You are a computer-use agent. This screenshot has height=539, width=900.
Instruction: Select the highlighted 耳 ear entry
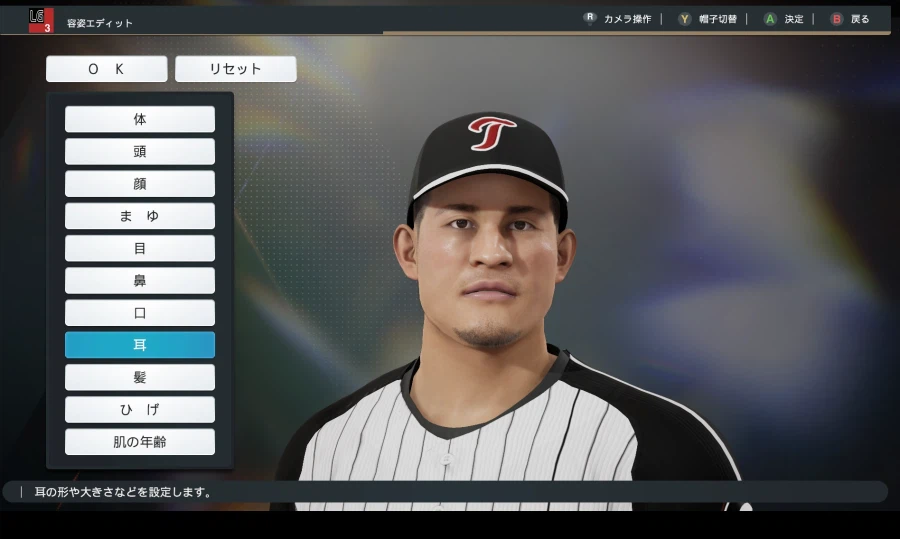(x=140, y=345)
